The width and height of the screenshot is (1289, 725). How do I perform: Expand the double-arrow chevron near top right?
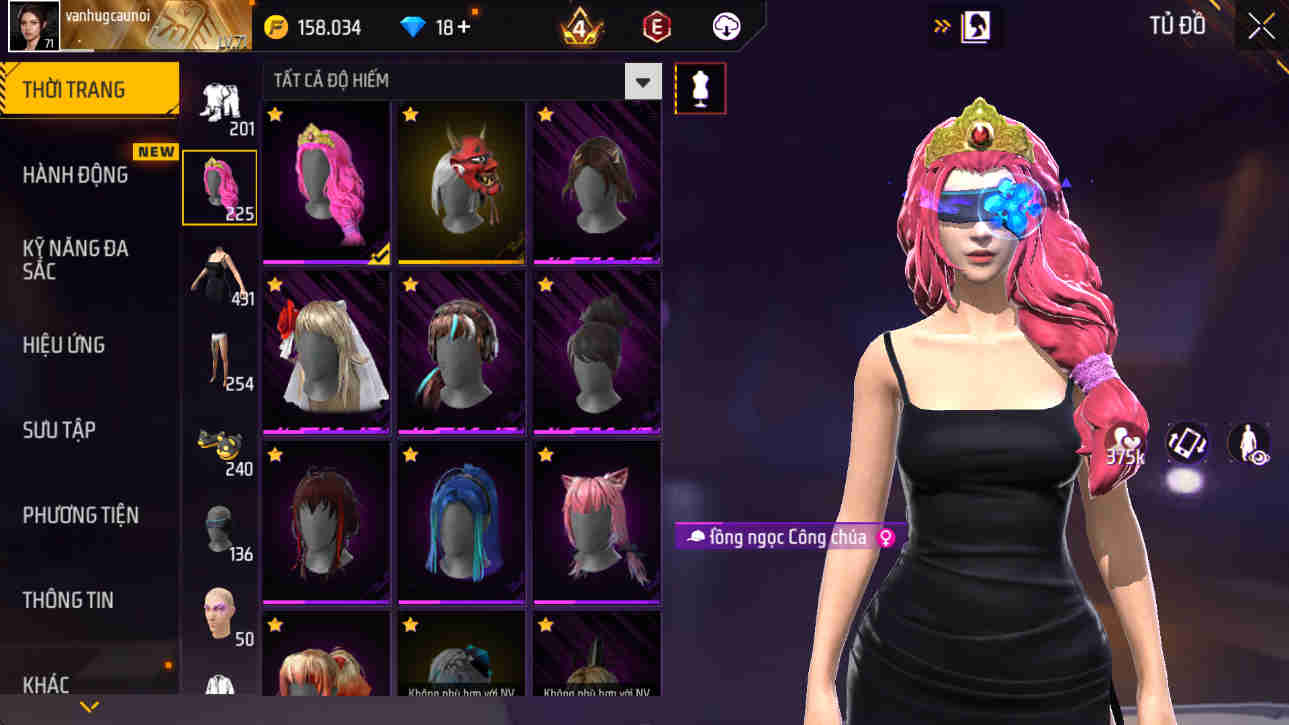(941, 26)
